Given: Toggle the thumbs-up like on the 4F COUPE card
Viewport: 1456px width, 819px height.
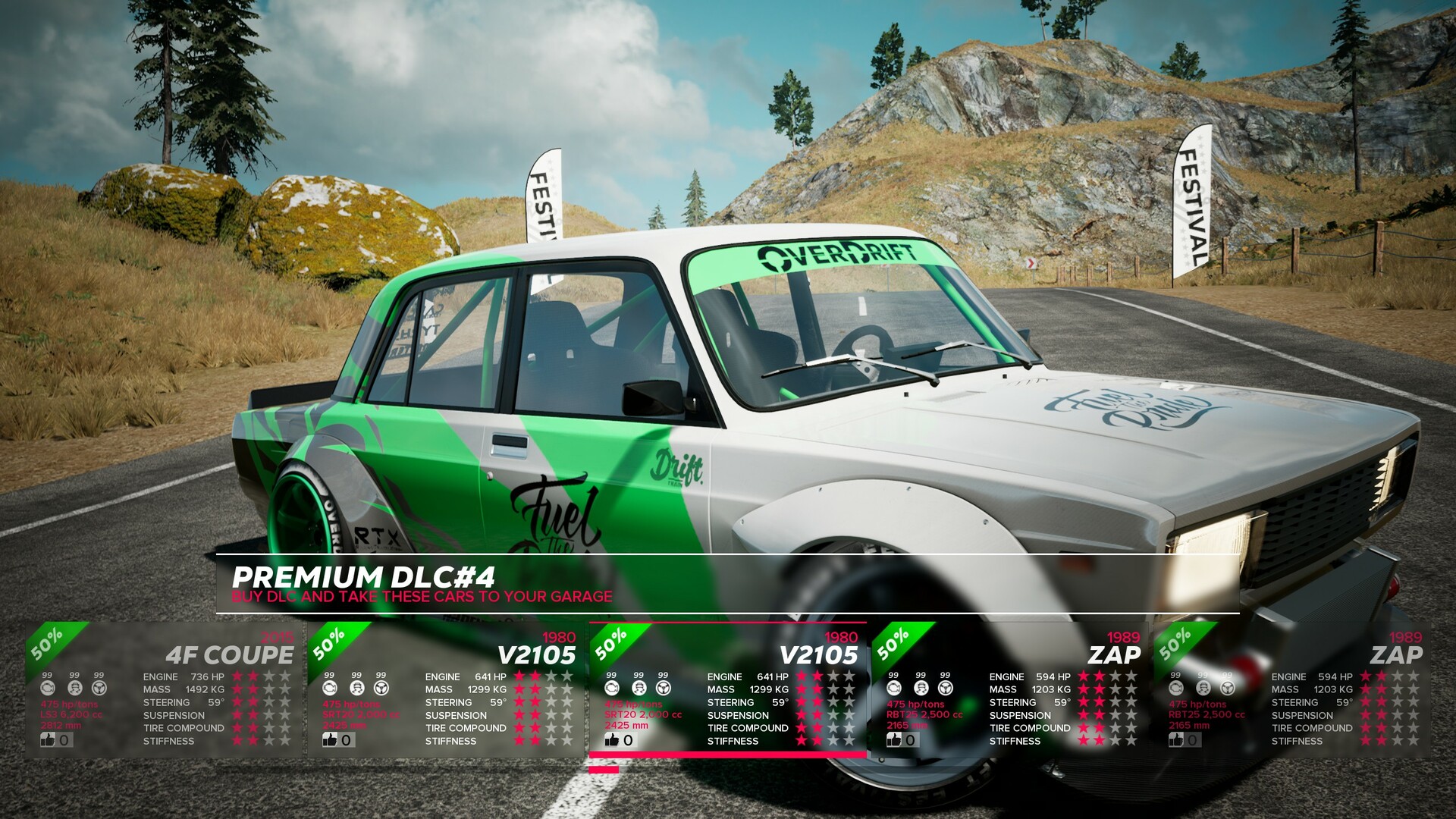Looking at the screenshot, I should pos(49,740).
